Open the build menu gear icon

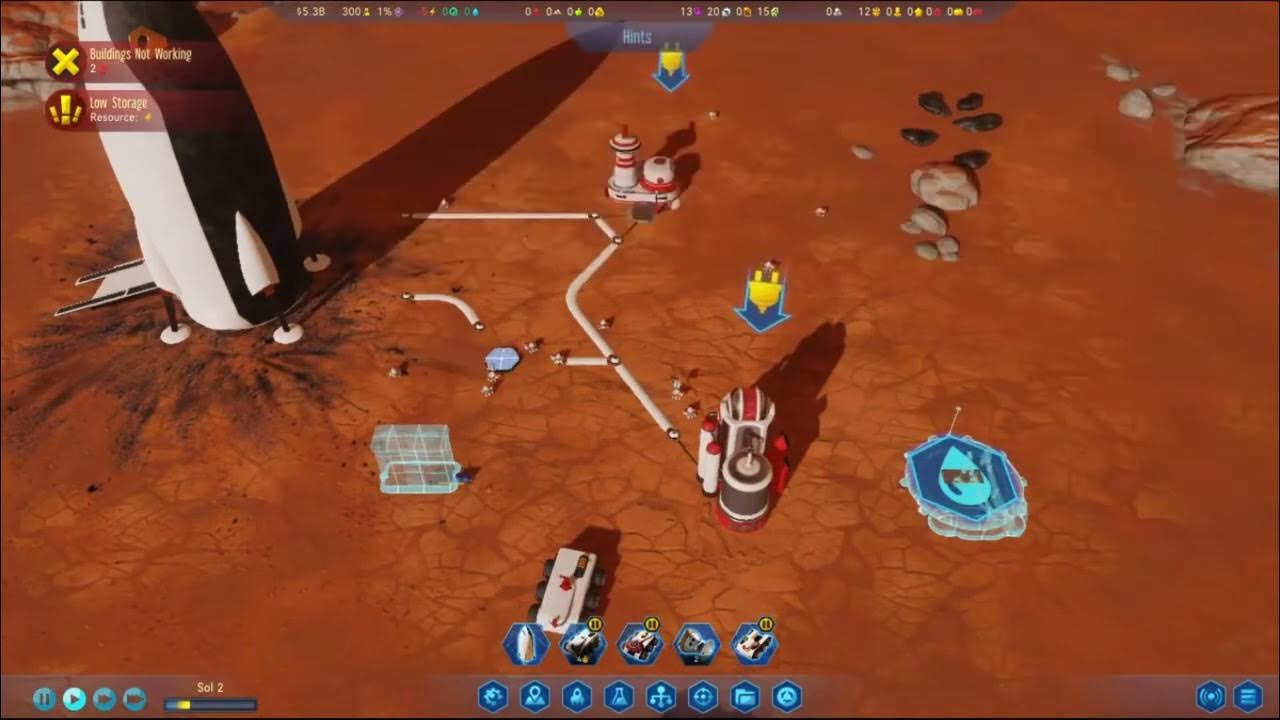tap(493, 696)
